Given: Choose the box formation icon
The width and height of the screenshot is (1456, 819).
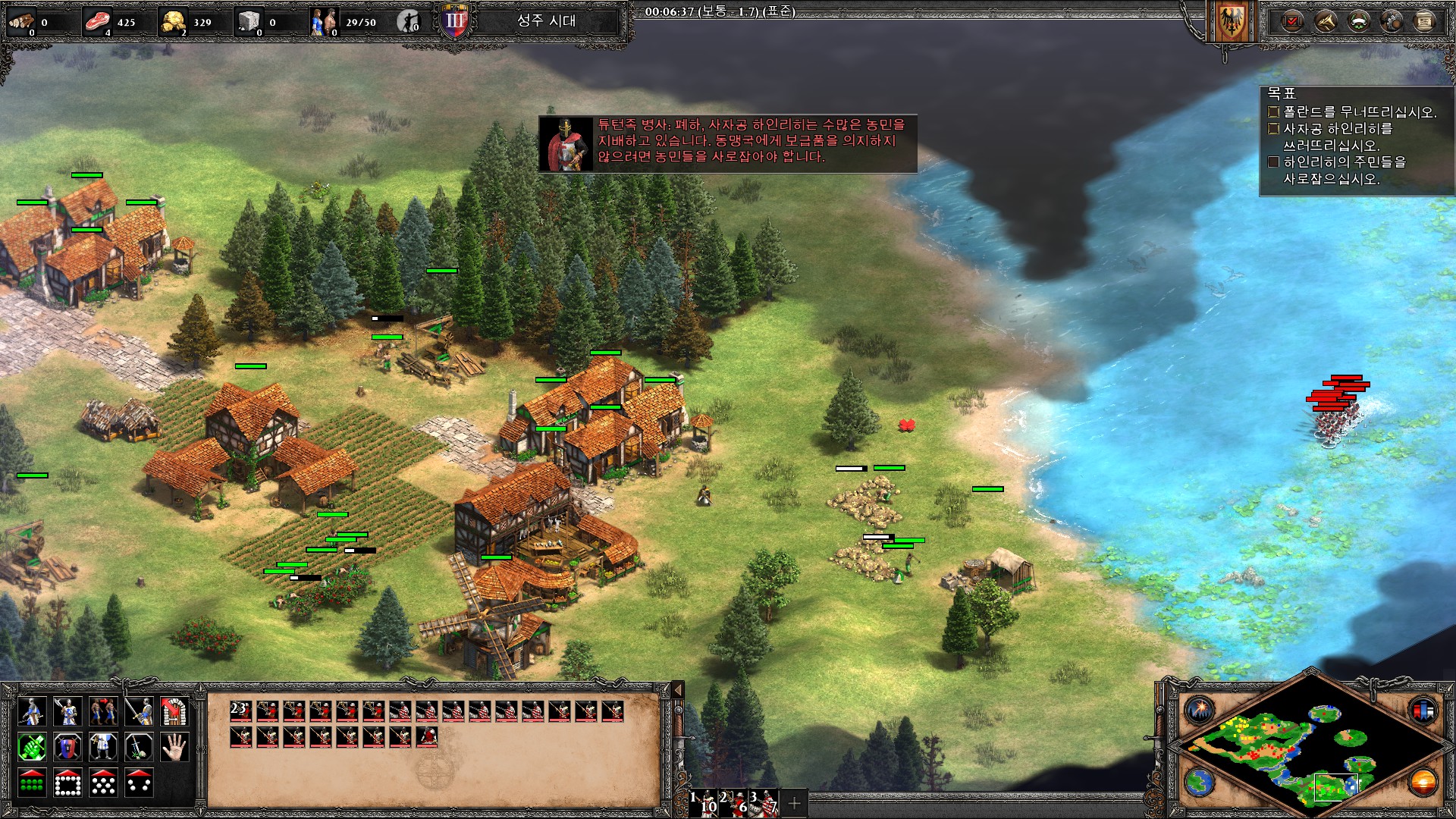Looking at the screenshot, I should pyautogui.click(x=67, y=783).
